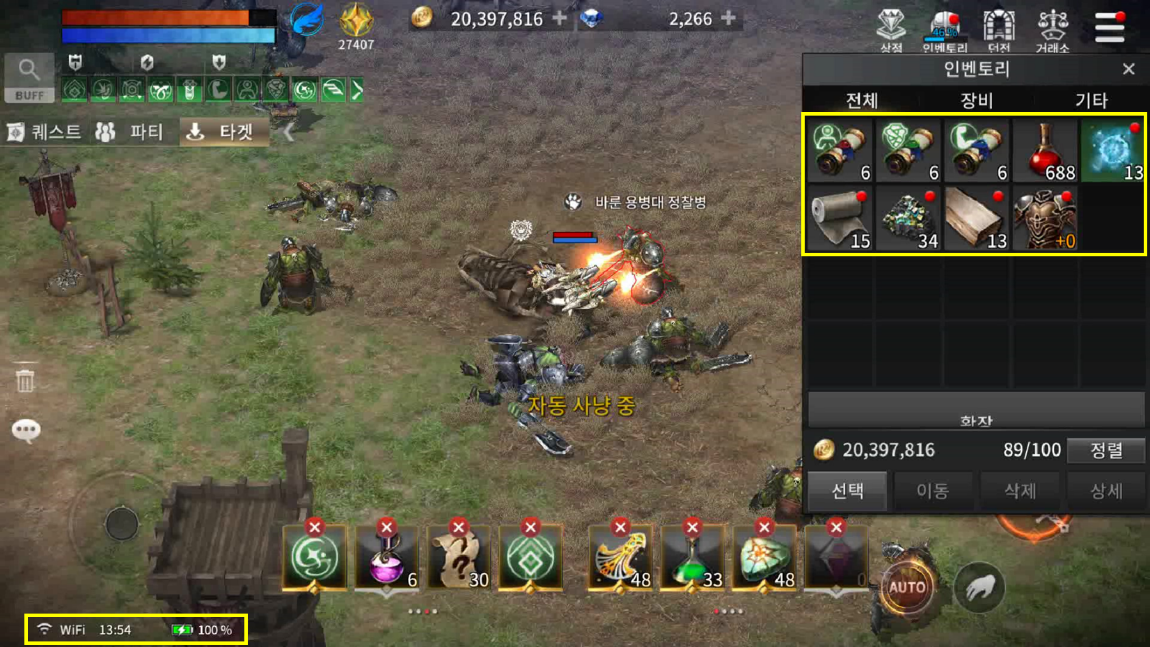This screenshot has height=647, width=1150.
Task: Open item details with 상세 button
Action: click(x=1106, y=491)
